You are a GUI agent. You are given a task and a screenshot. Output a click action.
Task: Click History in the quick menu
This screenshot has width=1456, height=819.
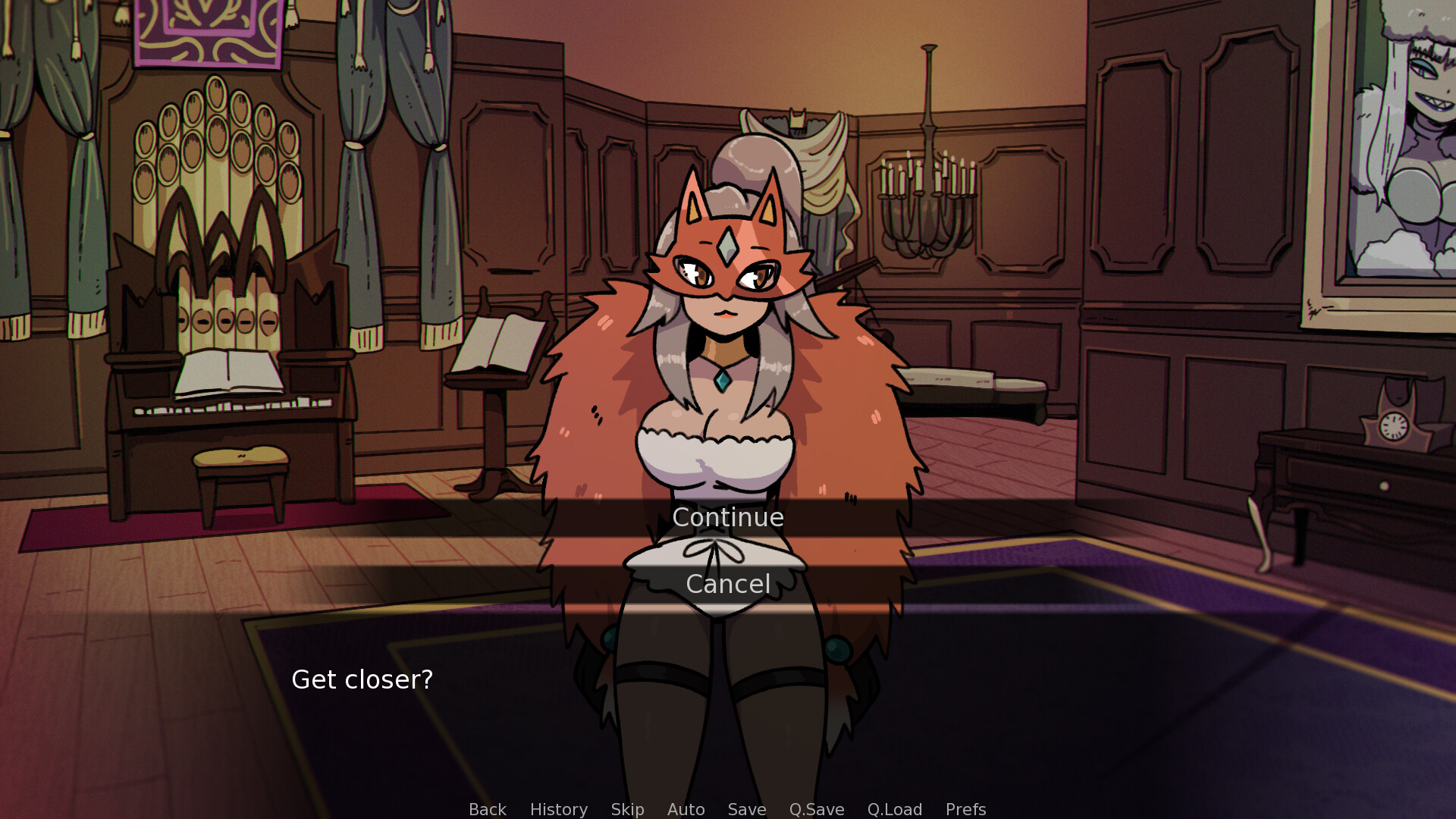558,809
